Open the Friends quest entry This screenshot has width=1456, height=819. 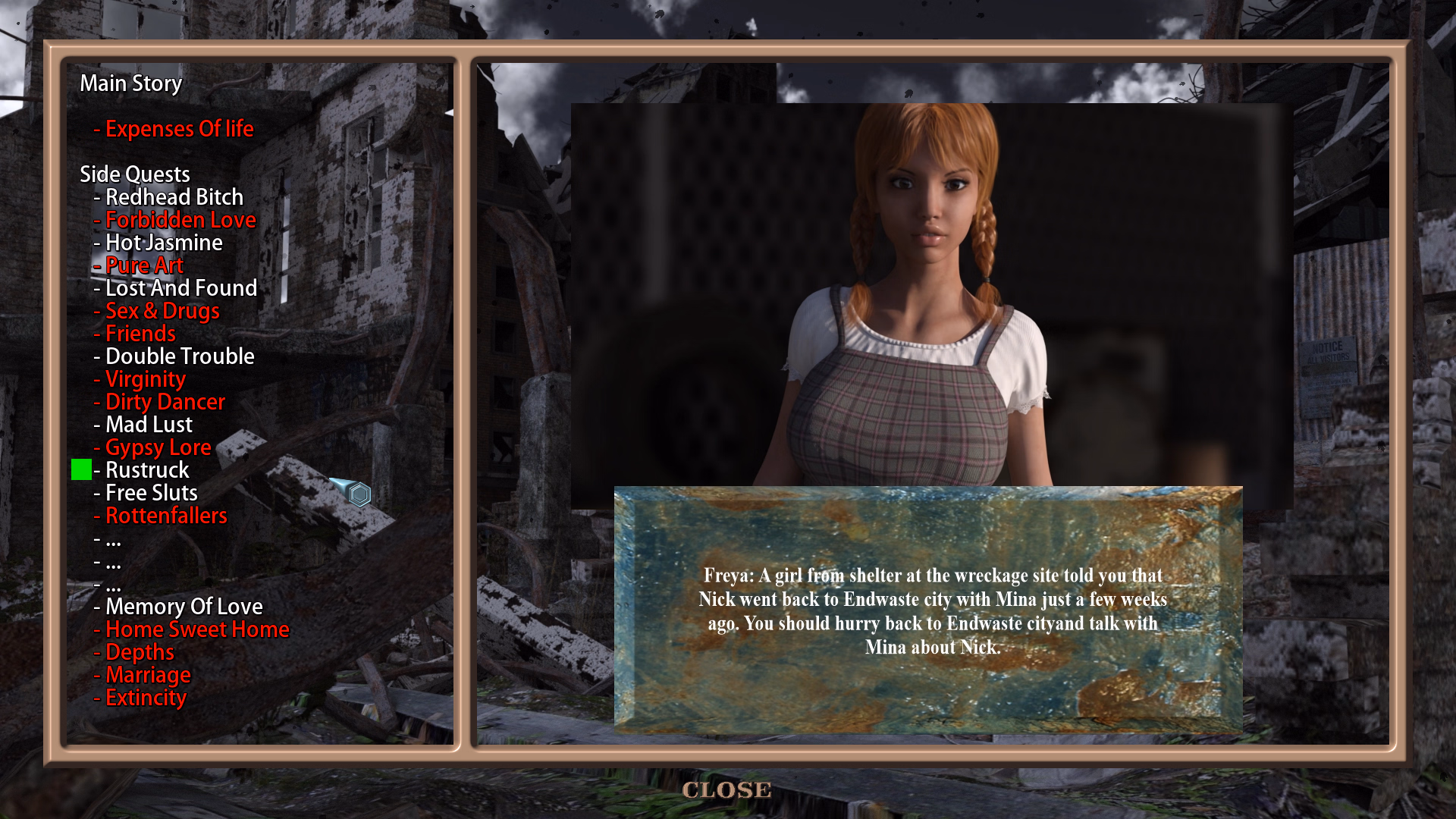tap(140, 334)
